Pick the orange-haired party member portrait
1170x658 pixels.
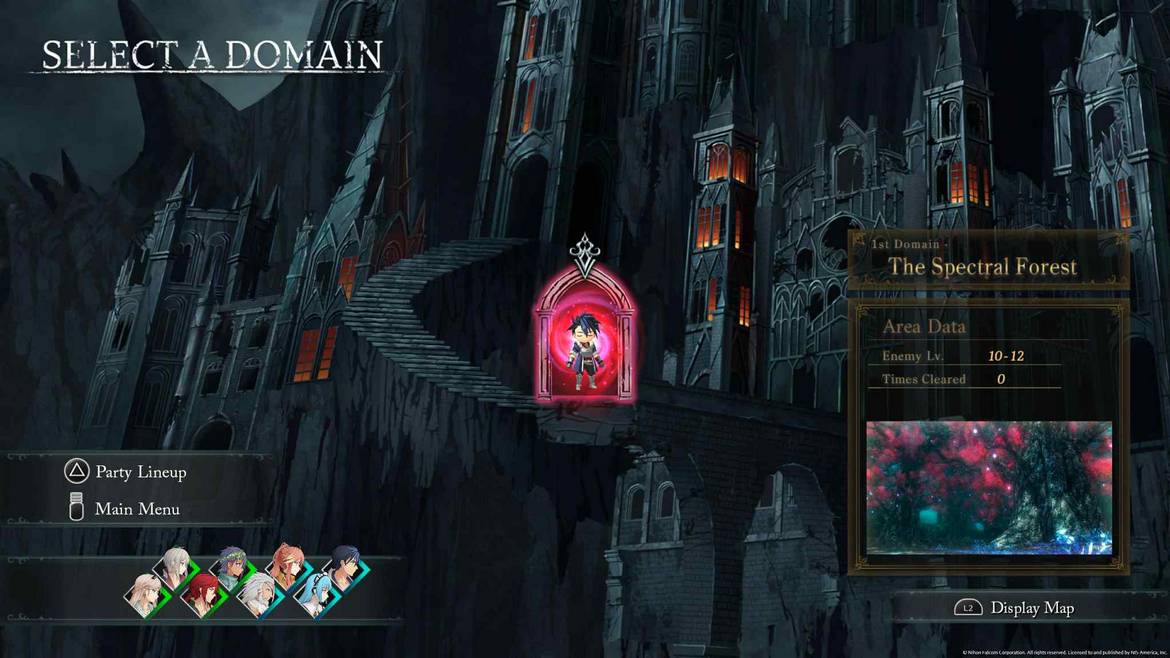point(288,566)
